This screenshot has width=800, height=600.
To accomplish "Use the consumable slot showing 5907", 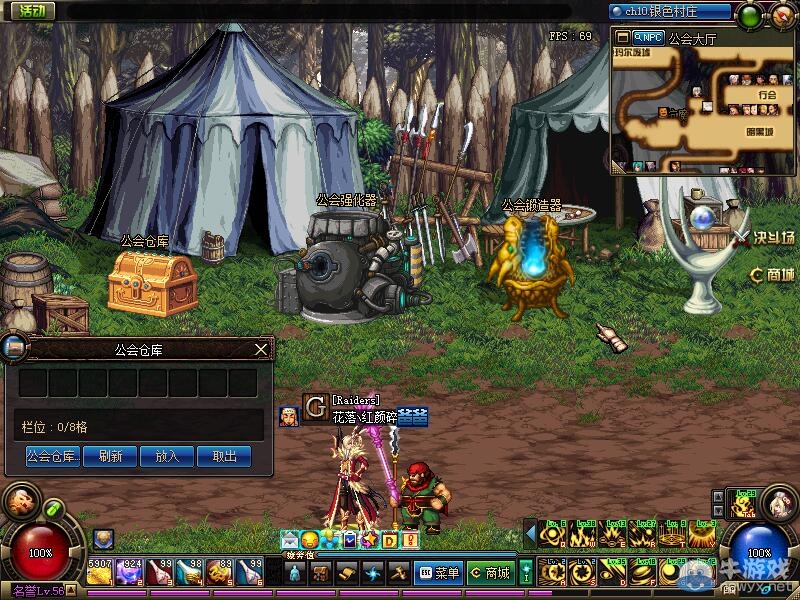I will [100, 572].
